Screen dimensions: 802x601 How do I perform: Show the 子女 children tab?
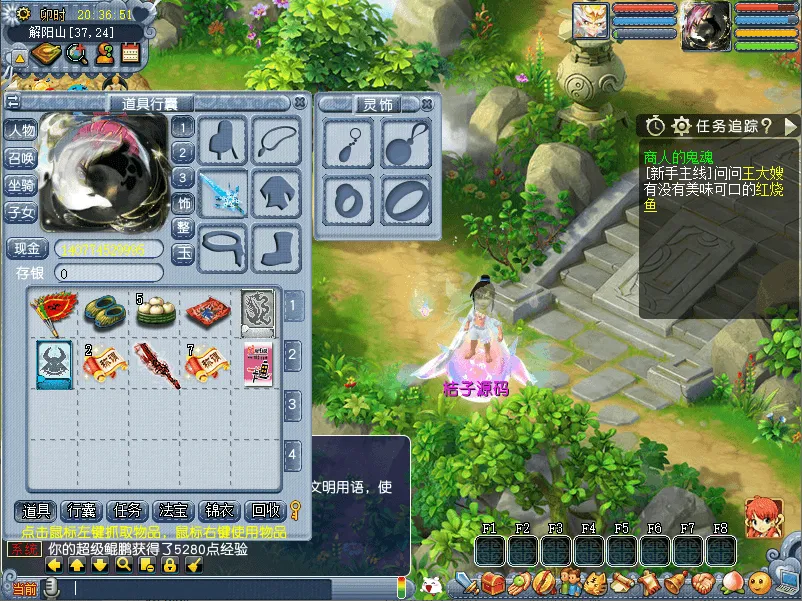[21, 212]
